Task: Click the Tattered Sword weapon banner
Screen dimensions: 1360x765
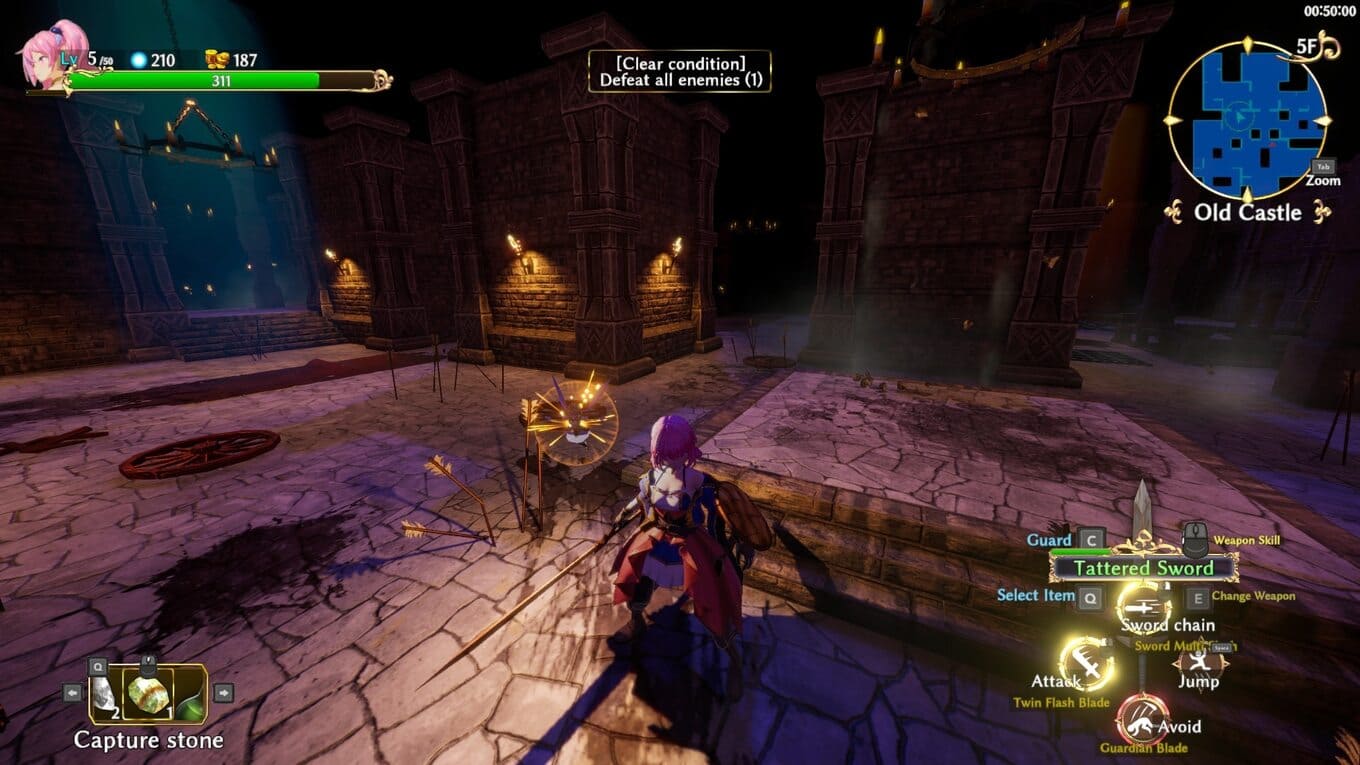Action: pyautogui.click(x=1143, y=568)
